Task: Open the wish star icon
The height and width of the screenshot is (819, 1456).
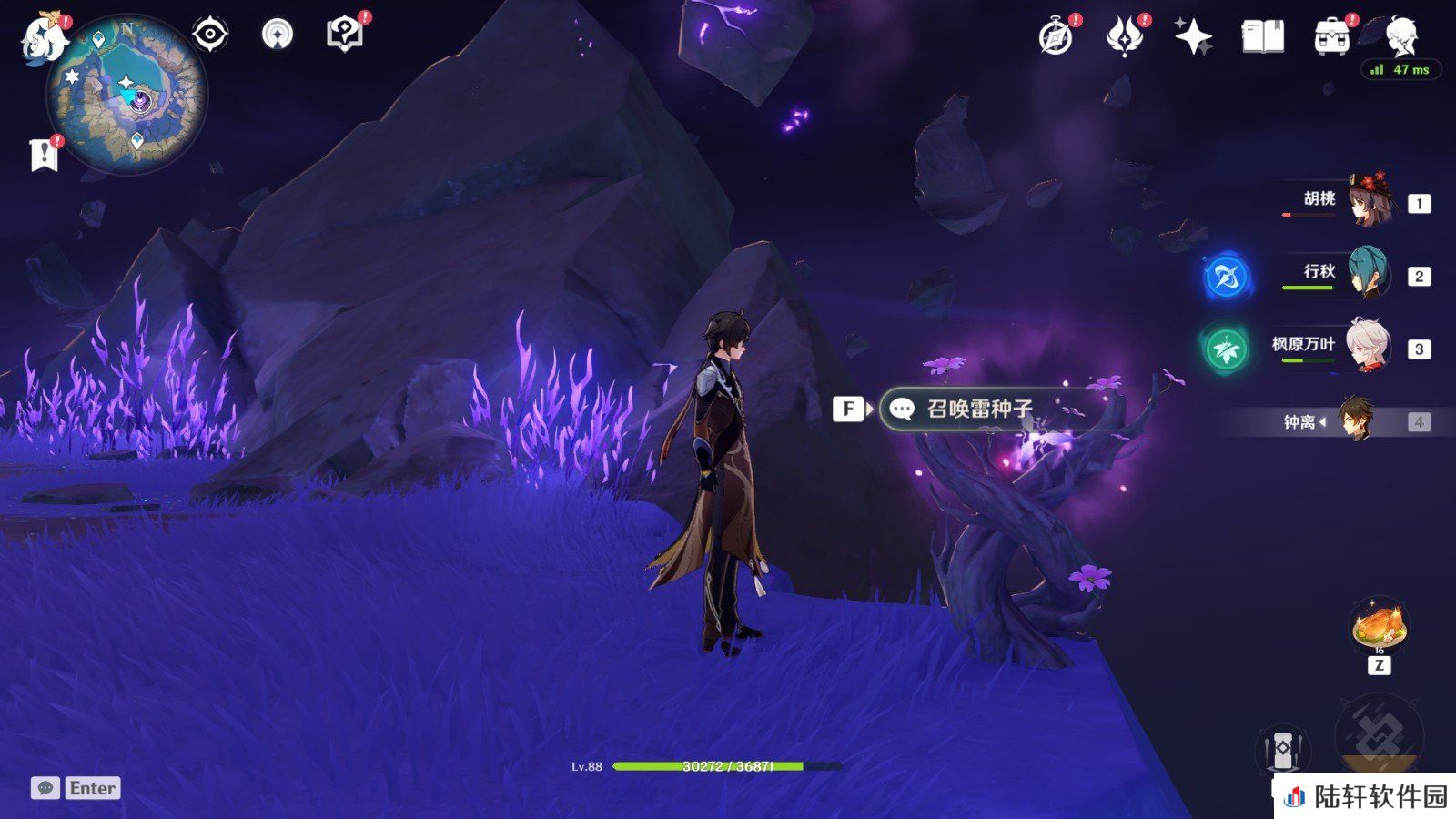Action: click(1193, 37)
